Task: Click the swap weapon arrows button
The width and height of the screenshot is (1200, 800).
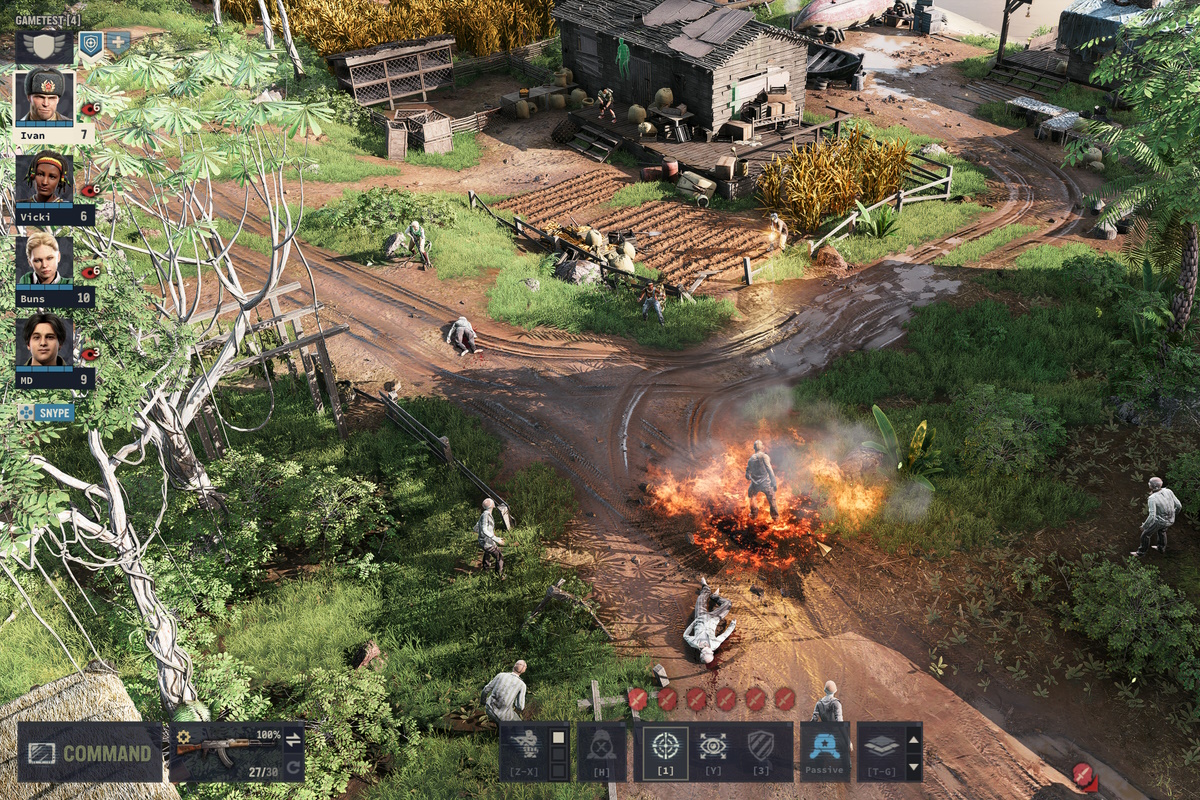Action: [x=293, y=740]
